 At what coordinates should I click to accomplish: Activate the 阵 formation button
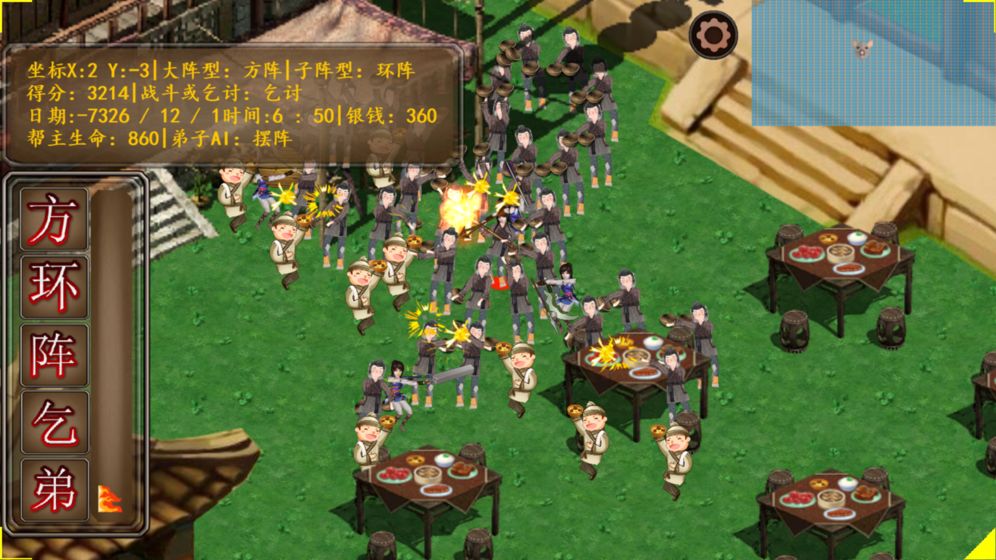pos(53,355)
